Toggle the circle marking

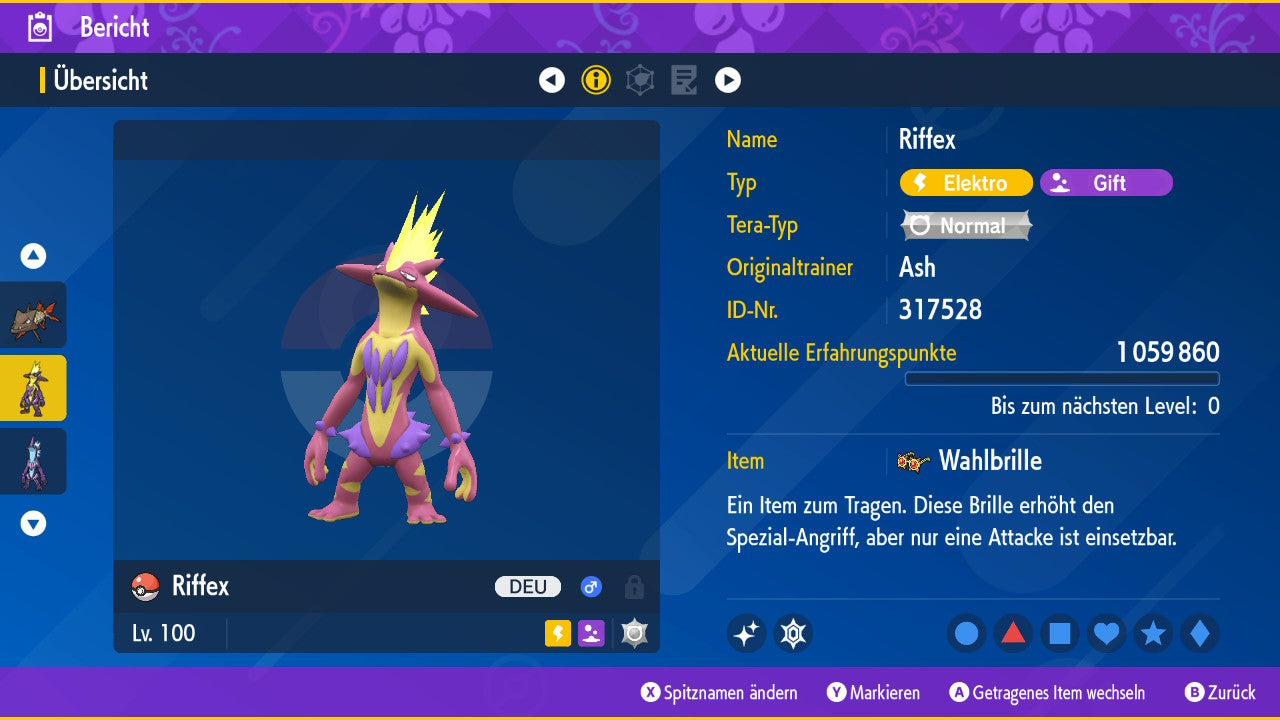967,634
